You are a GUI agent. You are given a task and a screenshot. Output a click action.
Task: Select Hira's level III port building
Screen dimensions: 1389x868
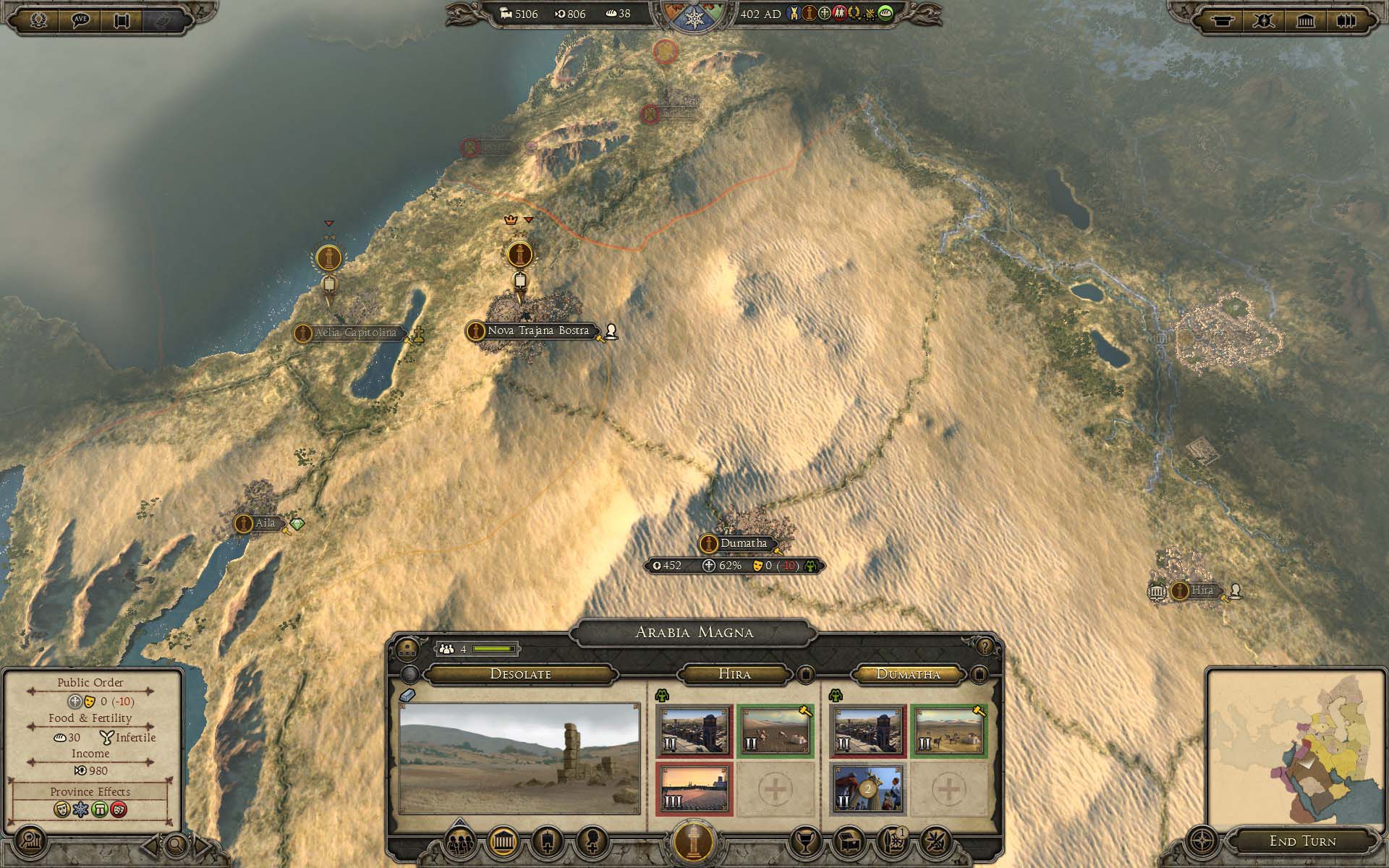[694, 789]
